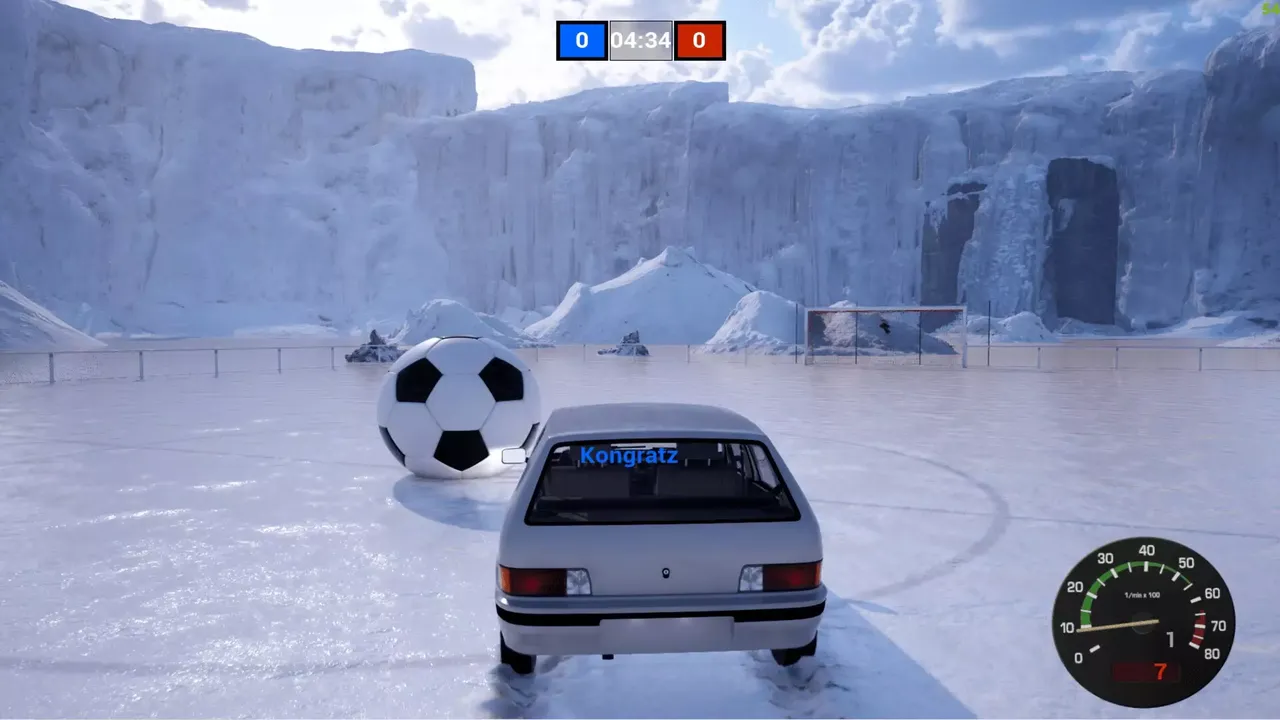The image size is (1280, 720).
Task: Select the blue team scoreboard tab
Action: (582, 41)
